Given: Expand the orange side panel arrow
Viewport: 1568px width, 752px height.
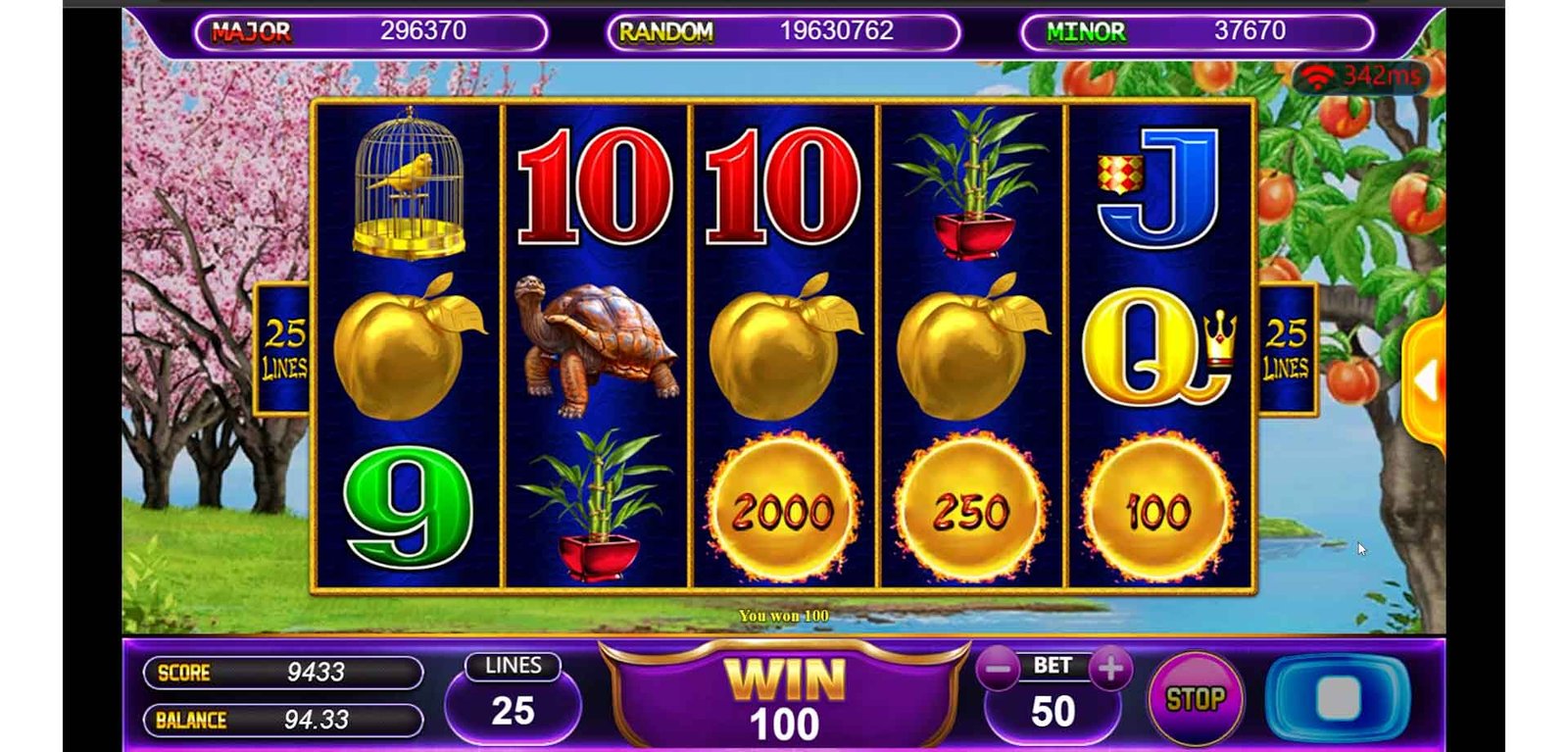Looking at the screenshot, I should (x=1427, y=380).
